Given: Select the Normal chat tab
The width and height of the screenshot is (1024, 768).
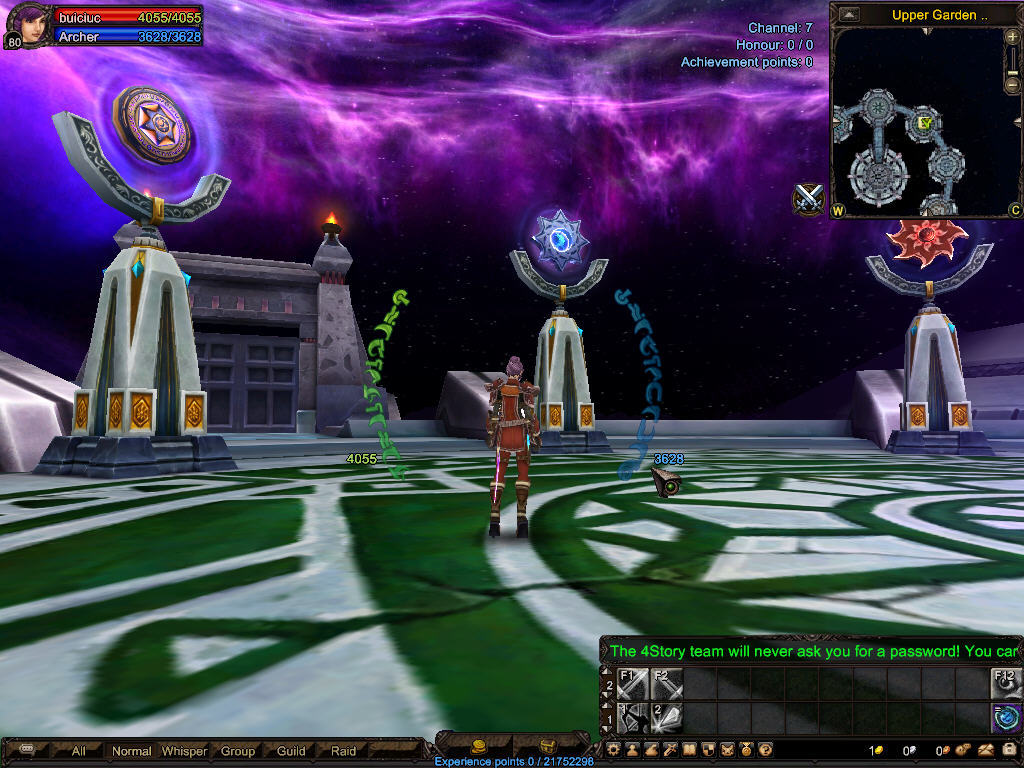Looking at the screenshot, I should (131, 751).
